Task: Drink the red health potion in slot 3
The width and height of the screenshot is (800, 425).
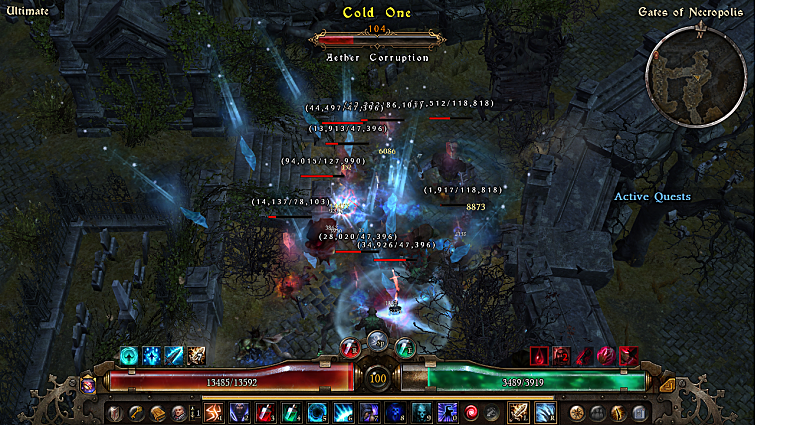Action: pos(265,411)
